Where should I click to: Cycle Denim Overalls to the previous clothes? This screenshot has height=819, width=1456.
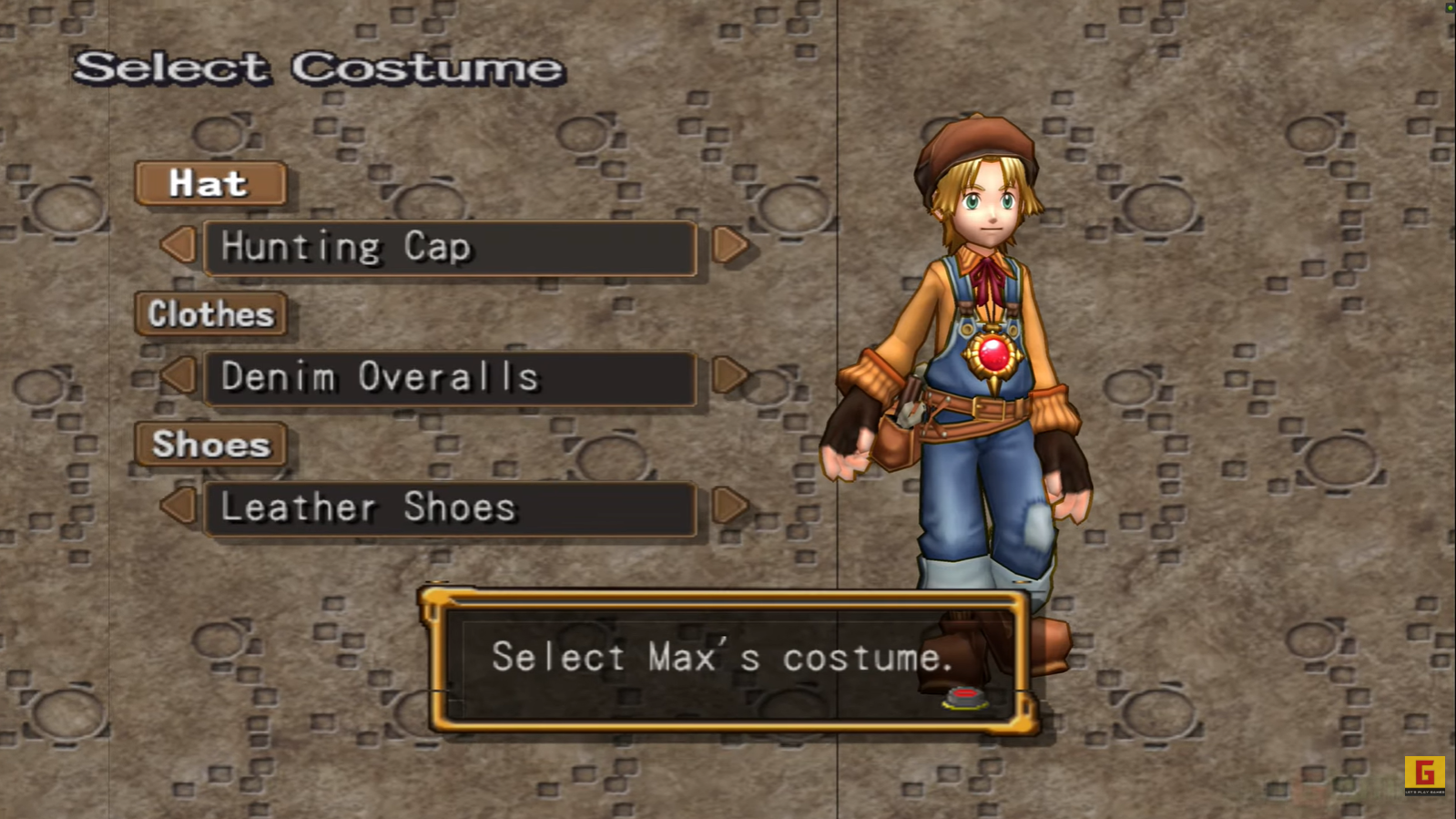click(179, 376)
